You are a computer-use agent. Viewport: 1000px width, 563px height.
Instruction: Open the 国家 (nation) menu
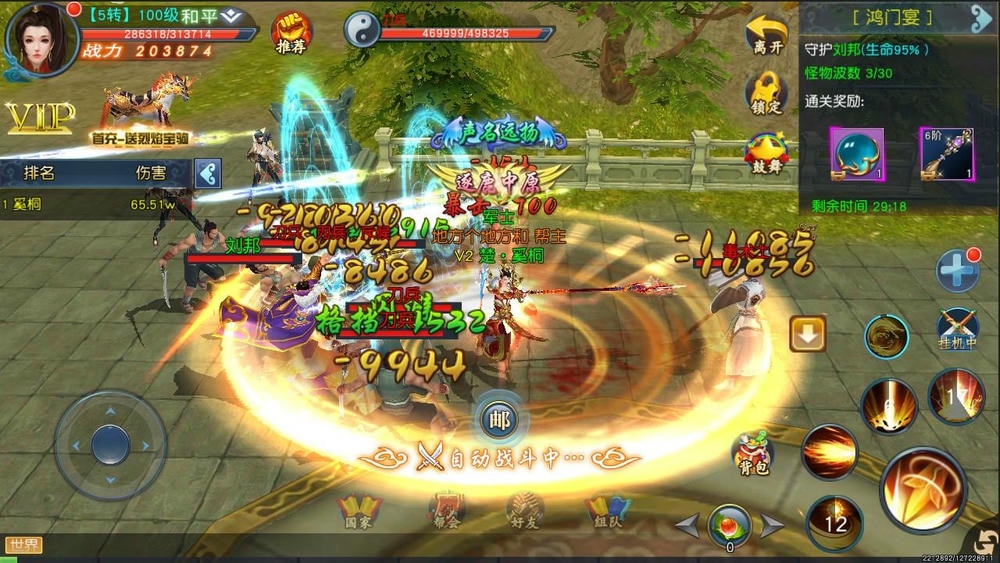point(358,510)
